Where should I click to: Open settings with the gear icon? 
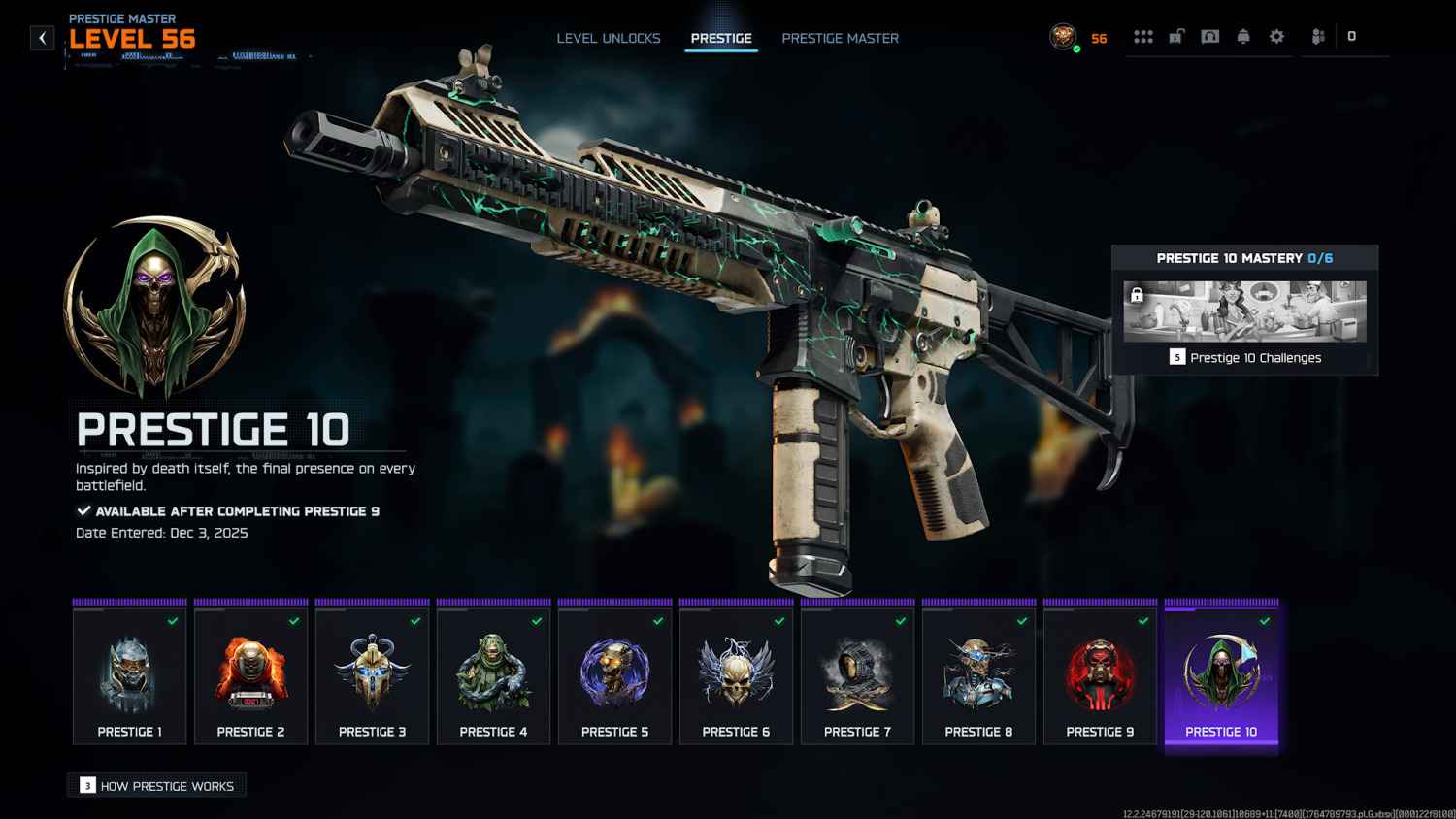coord(1277,37)
